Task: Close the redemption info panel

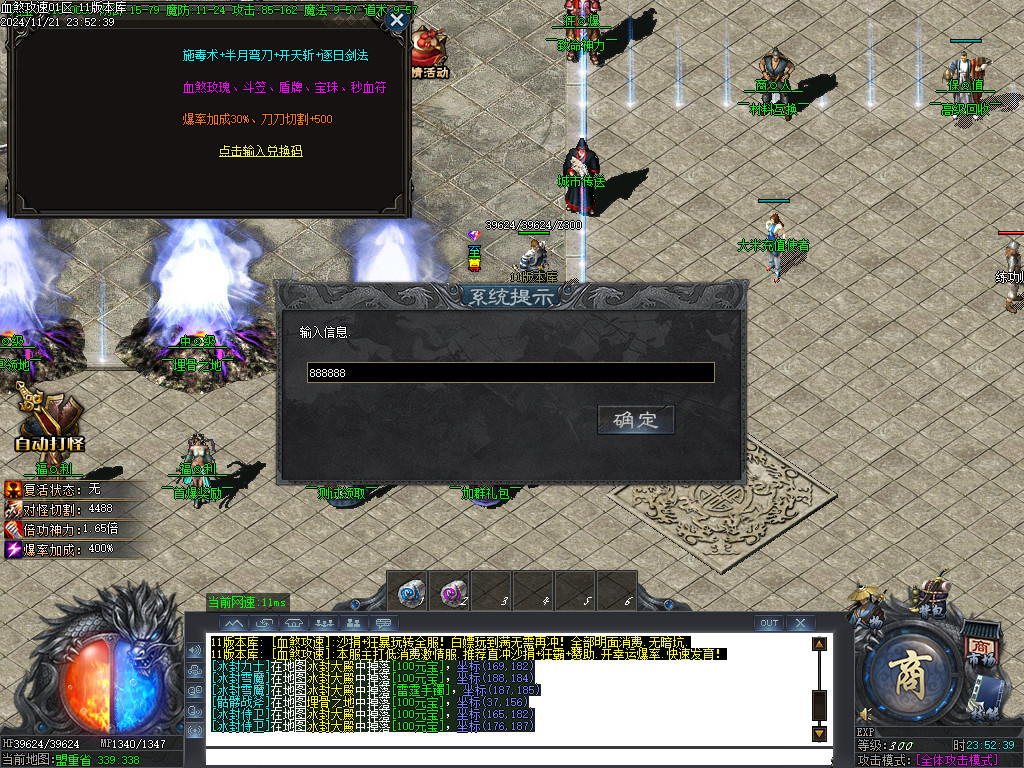Action: [x=397, y=20]
